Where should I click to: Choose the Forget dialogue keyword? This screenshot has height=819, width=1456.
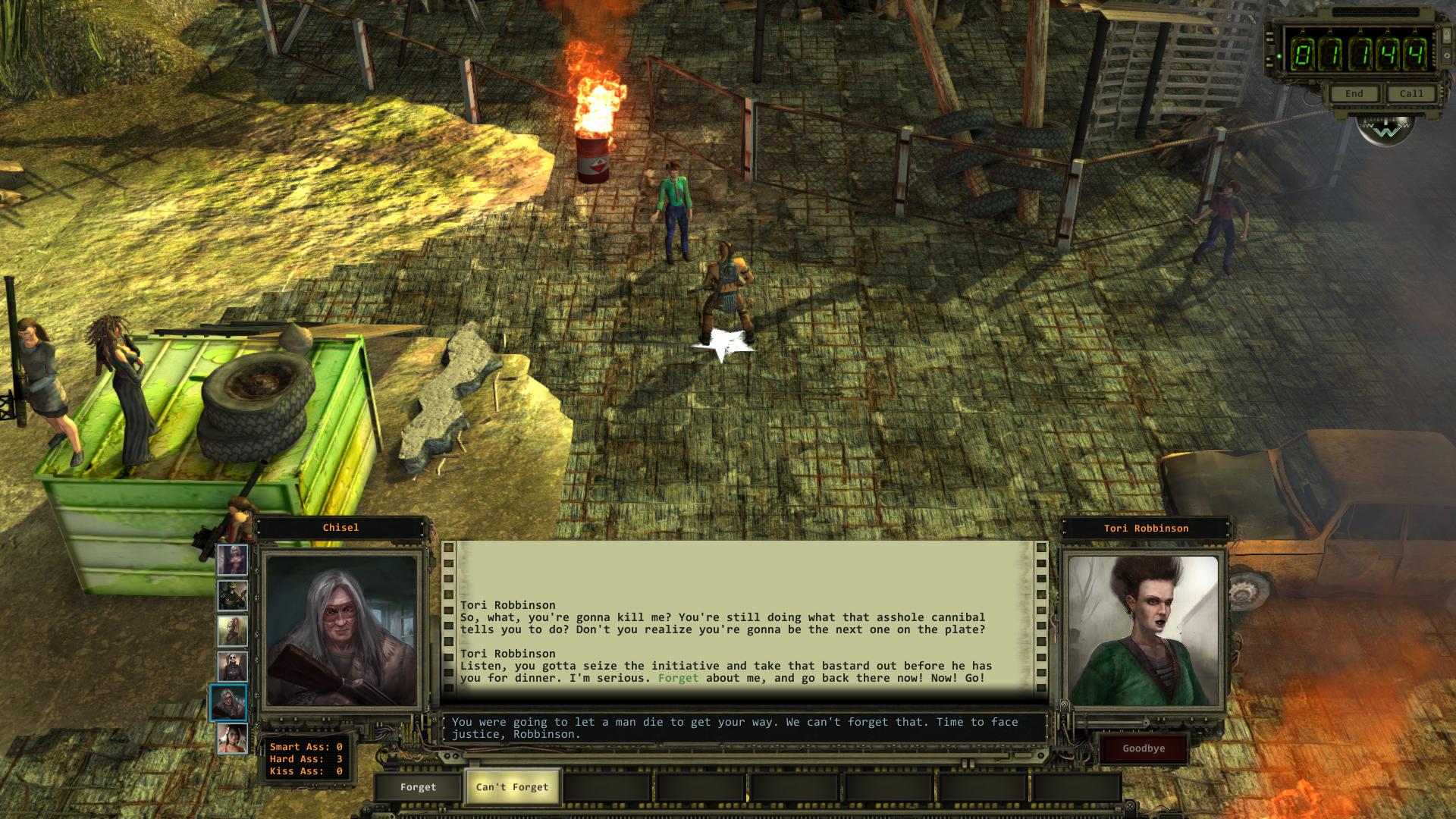(x=418, y=787)
